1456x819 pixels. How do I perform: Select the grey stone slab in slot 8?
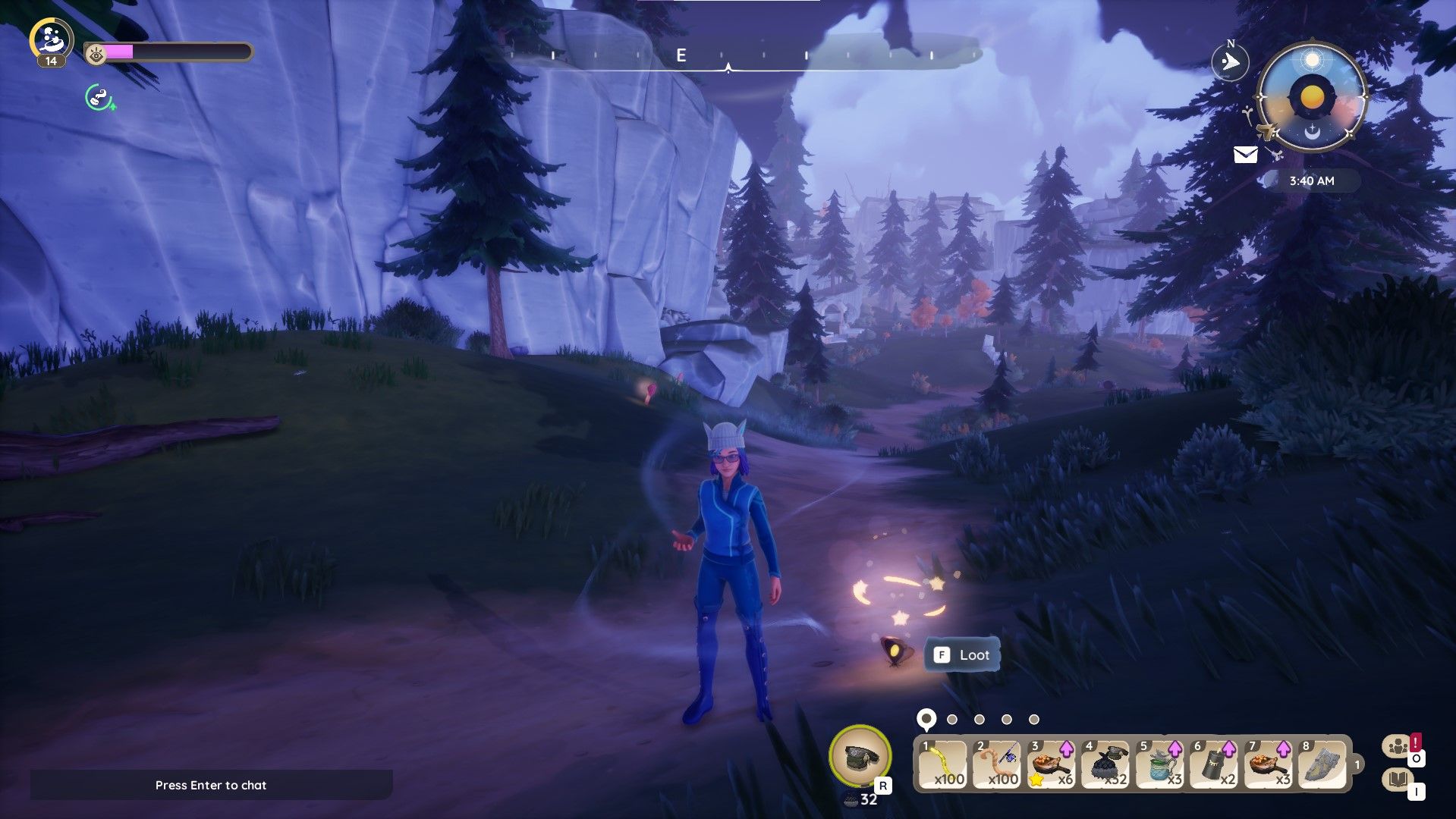click(1322, 764)
